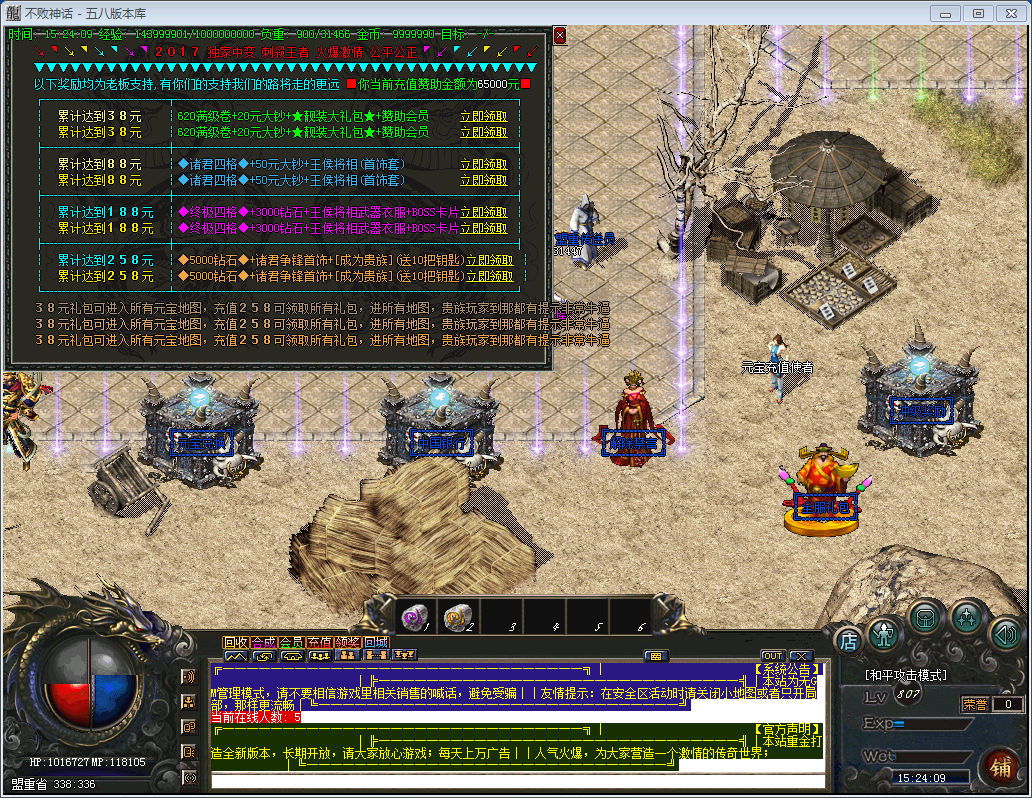Image resolution: width=1032 pixels, height=798 pixels.
Task: Open the 店 shop round button
Action: point(848,638)
